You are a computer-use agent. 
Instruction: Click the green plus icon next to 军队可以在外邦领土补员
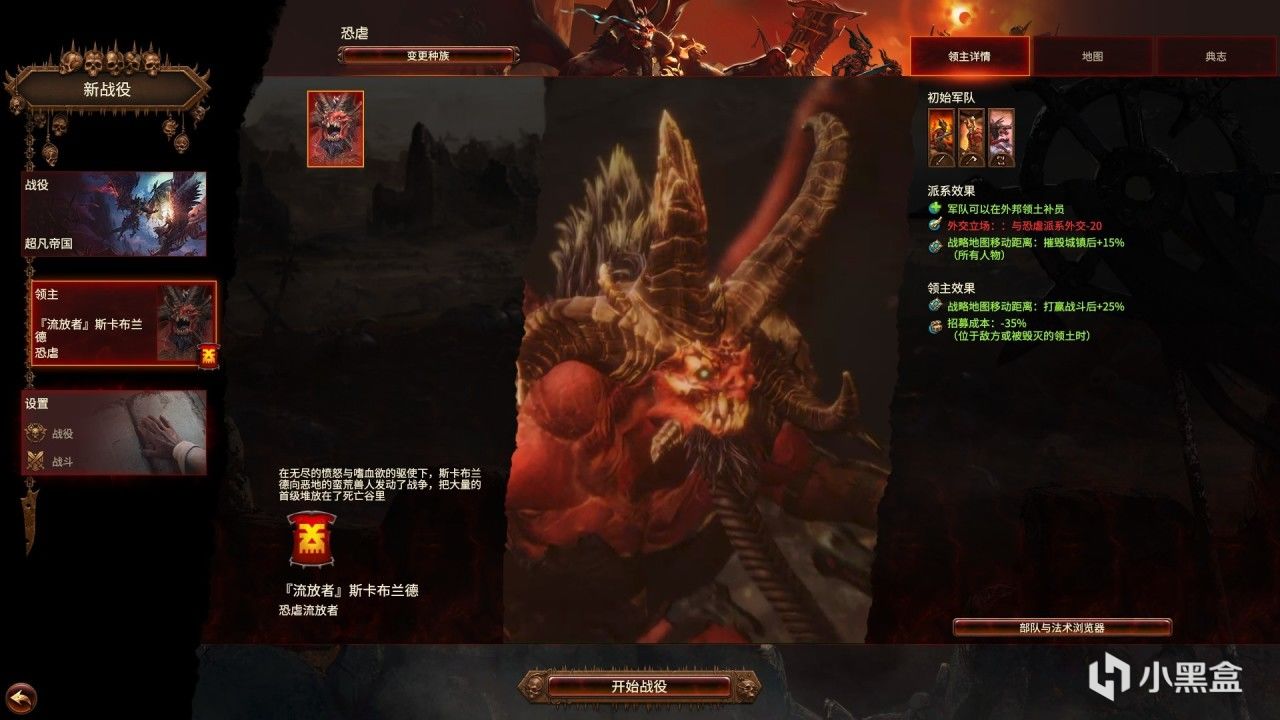pyautogui.click(x=936, y=209)
